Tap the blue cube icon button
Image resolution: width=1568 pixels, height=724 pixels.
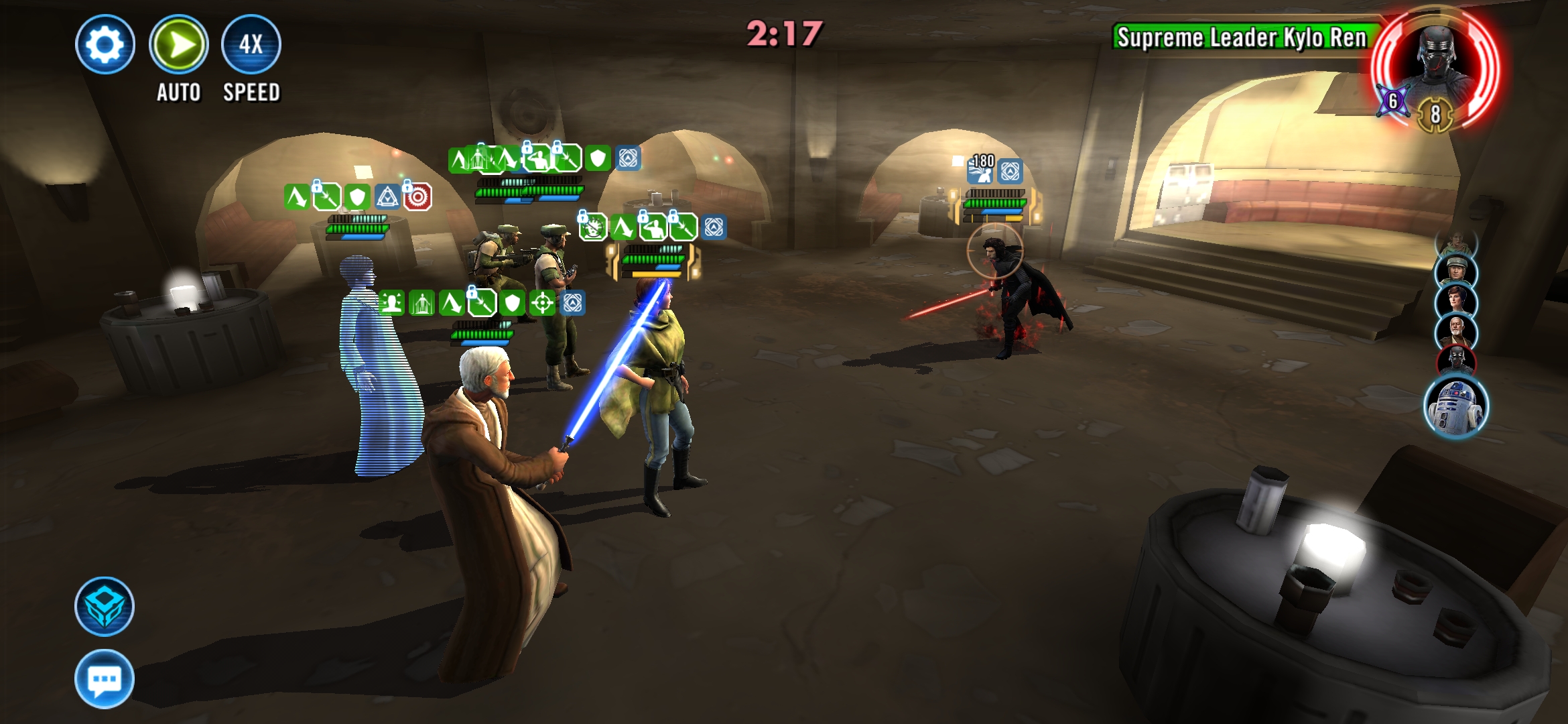pos(105,607)
